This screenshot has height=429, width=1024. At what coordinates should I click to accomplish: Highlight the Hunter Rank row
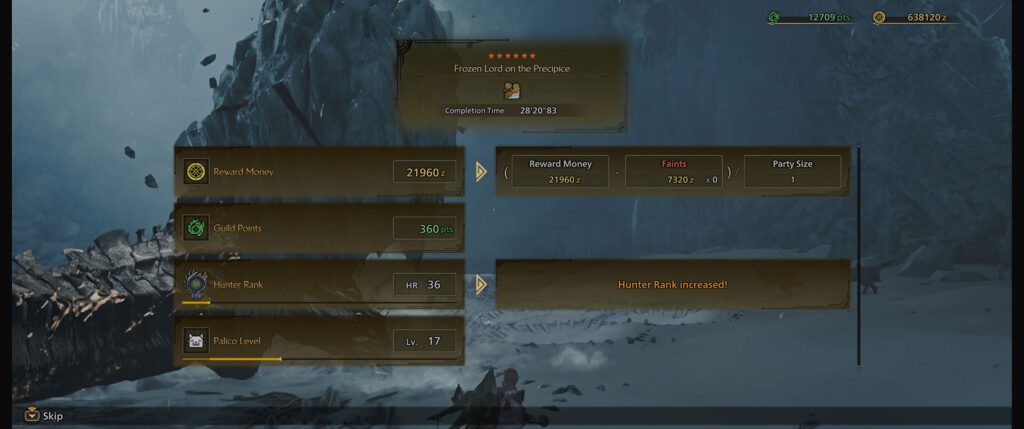tap(319, 284)
